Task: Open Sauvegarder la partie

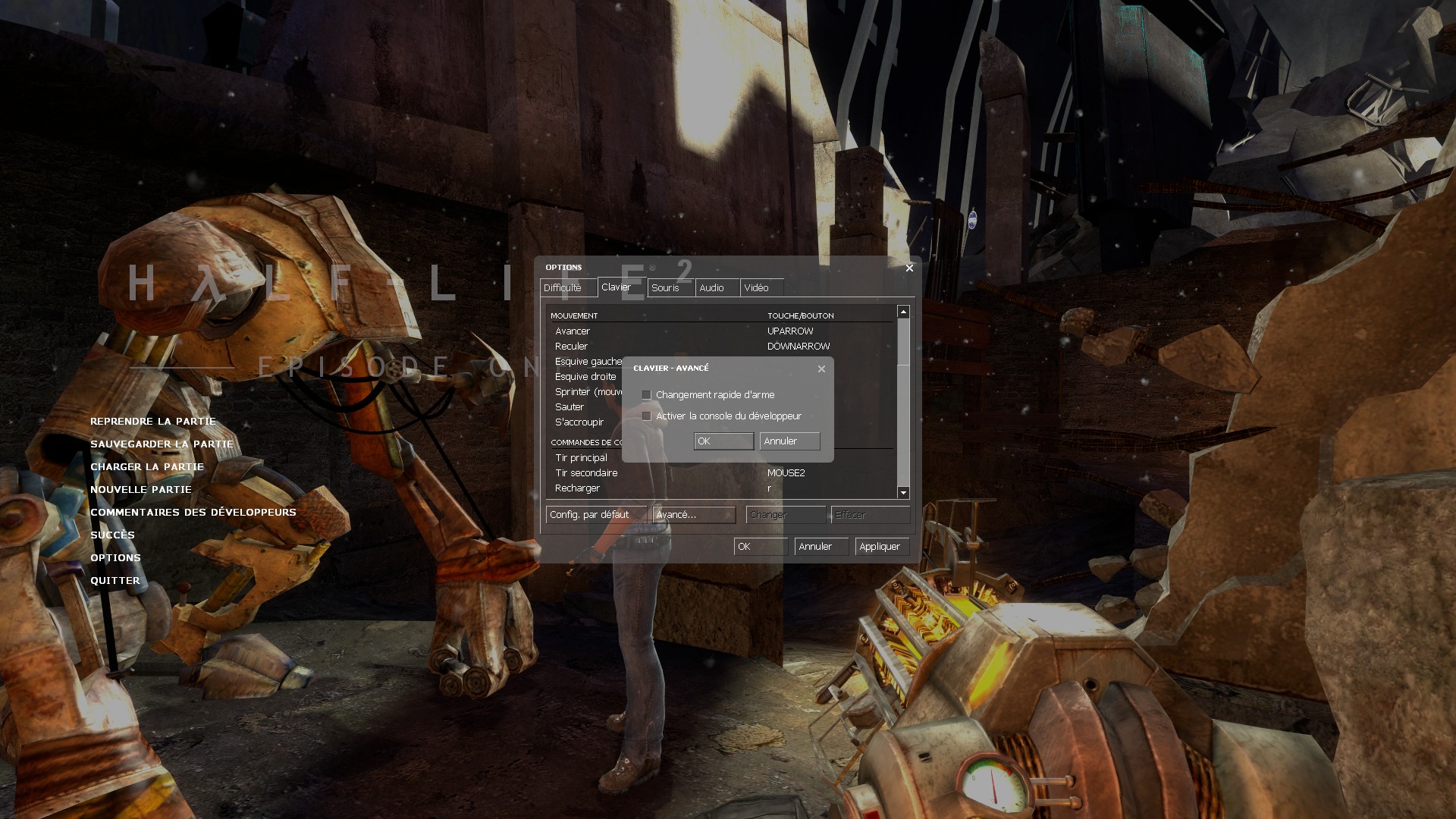Action: [162, 444]
